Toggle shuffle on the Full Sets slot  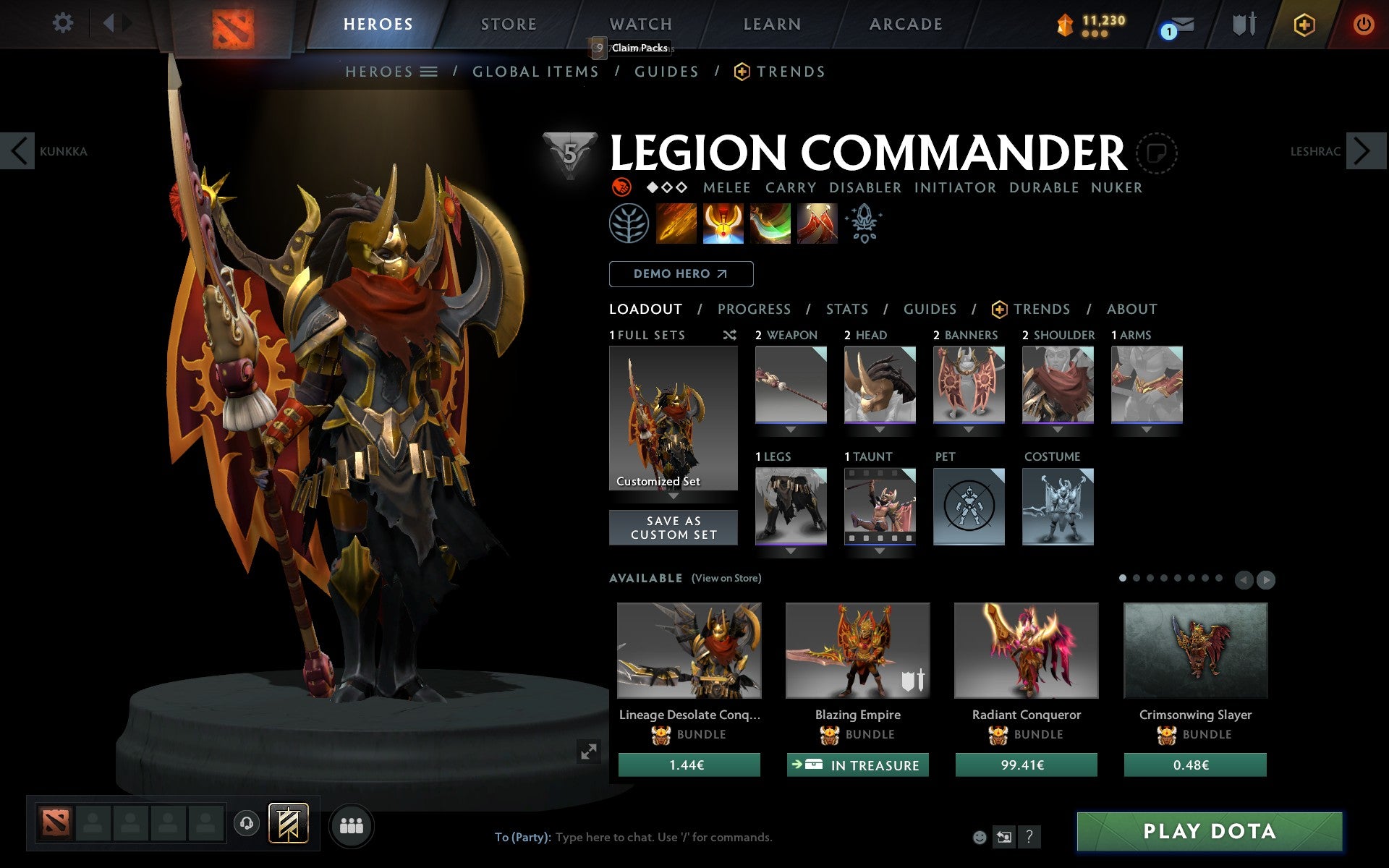(729, 335)
